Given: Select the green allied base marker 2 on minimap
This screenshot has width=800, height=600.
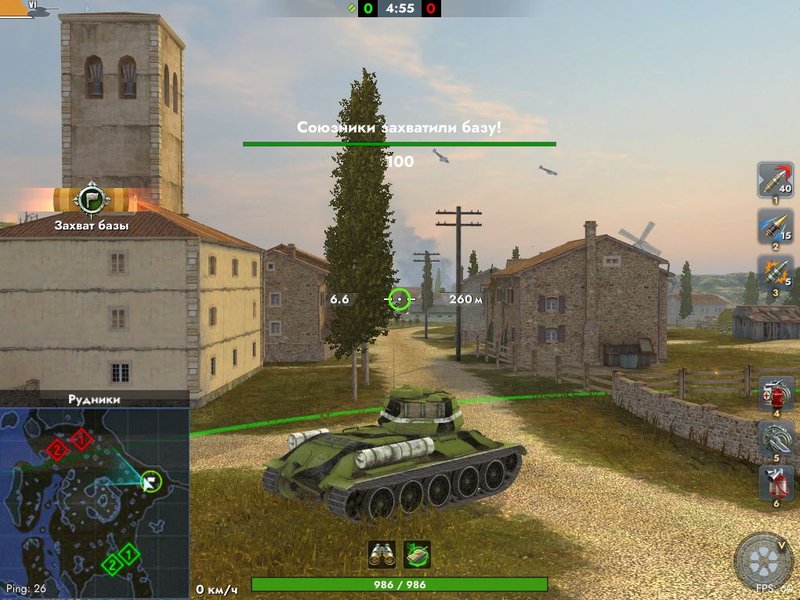Looking at the screenshot, I should tap(112, 566).
